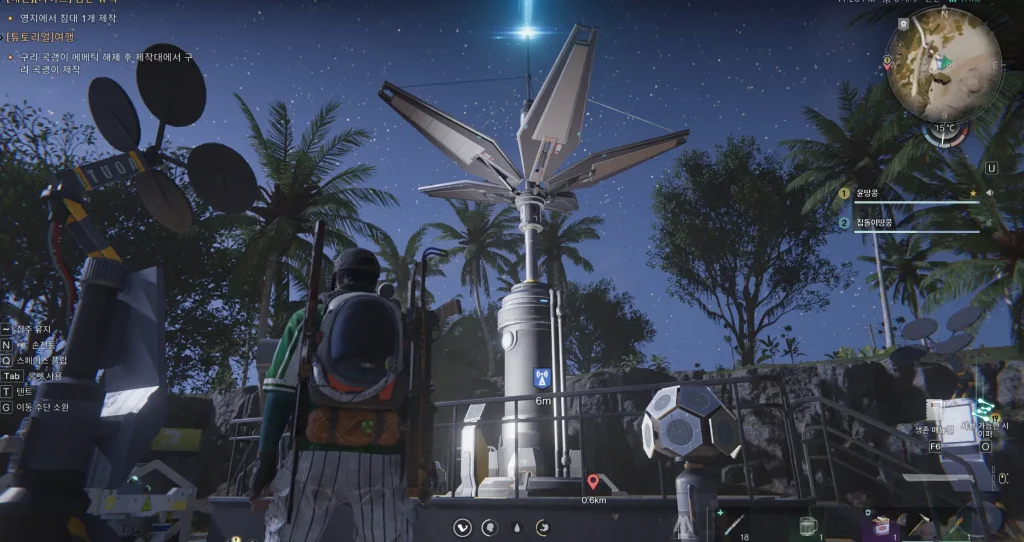The height and width of the screenshot is (542, 1024).
Task: Click the home base marker on minimap
Action: pos(903,23)
